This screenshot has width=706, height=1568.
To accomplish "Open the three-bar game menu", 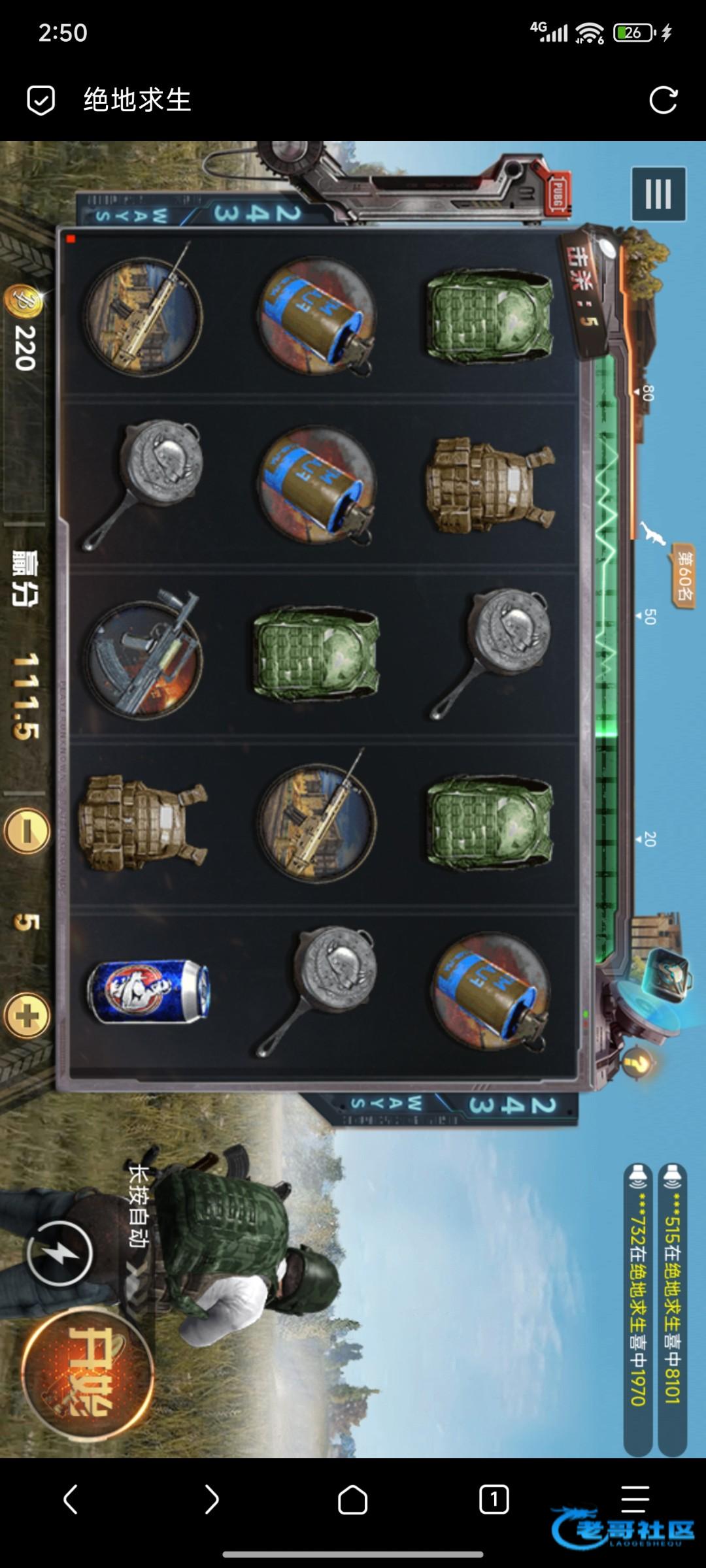I will coord(658,194).
